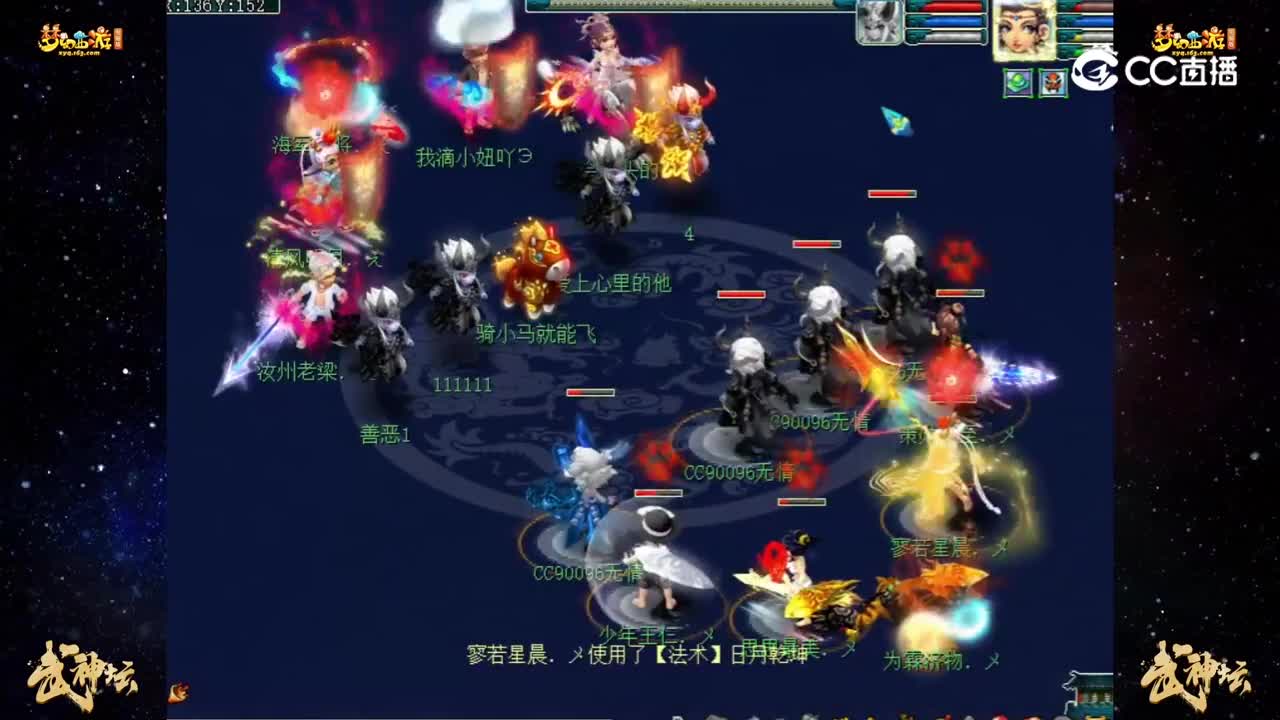Click the green hat buff icon below portrait
Viewport: 1280px width, 720px height.
(x=1018, y=83)
